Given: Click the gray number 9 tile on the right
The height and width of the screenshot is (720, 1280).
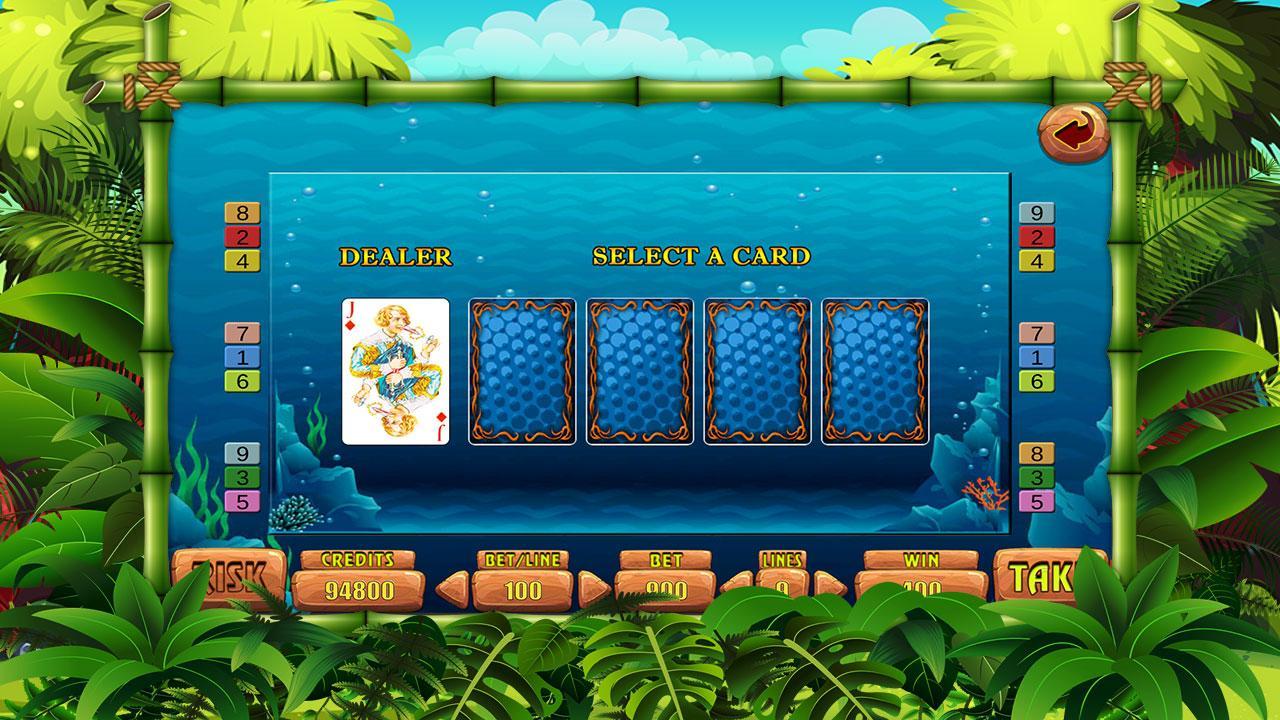Looking at the screenshot, I should [x=1038, y=212].
